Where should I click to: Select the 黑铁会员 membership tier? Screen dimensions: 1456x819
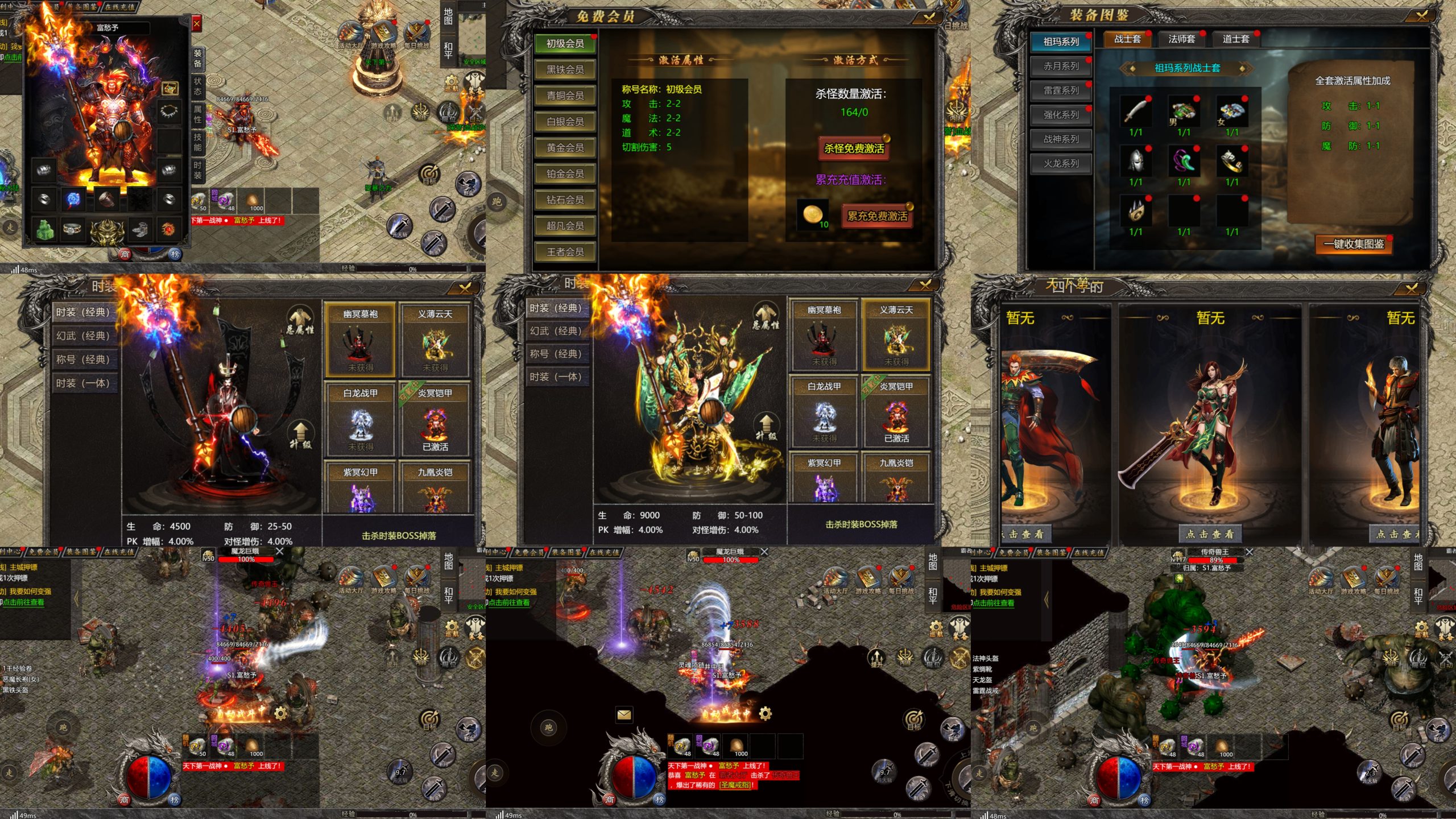coord(565,70)
